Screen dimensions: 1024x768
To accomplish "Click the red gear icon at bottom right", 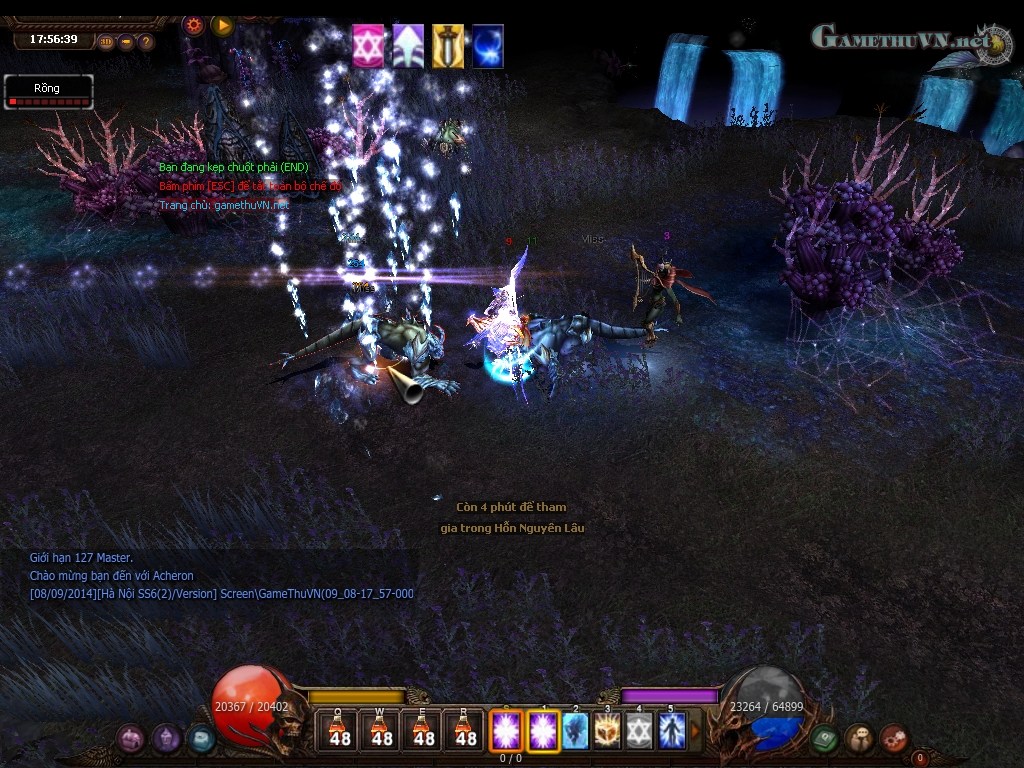I will coord(894,738).
